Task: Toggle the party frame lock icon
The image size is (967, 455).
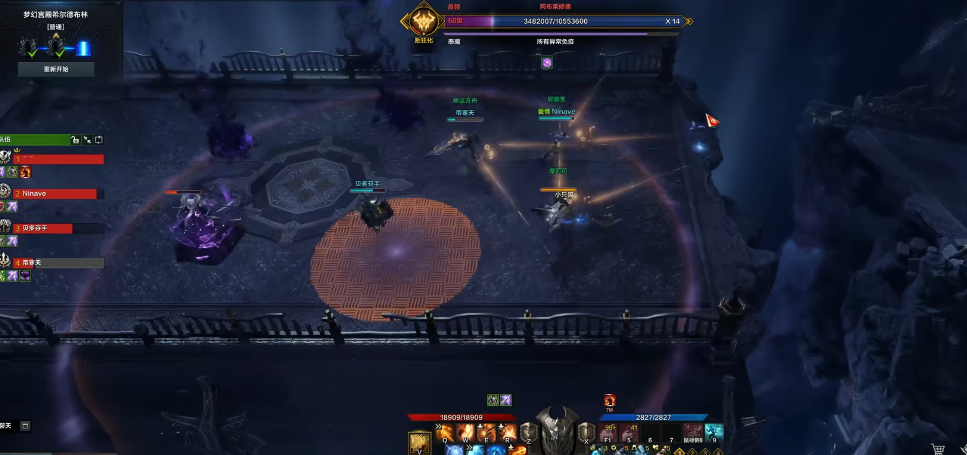Action: tap(74, 139)
